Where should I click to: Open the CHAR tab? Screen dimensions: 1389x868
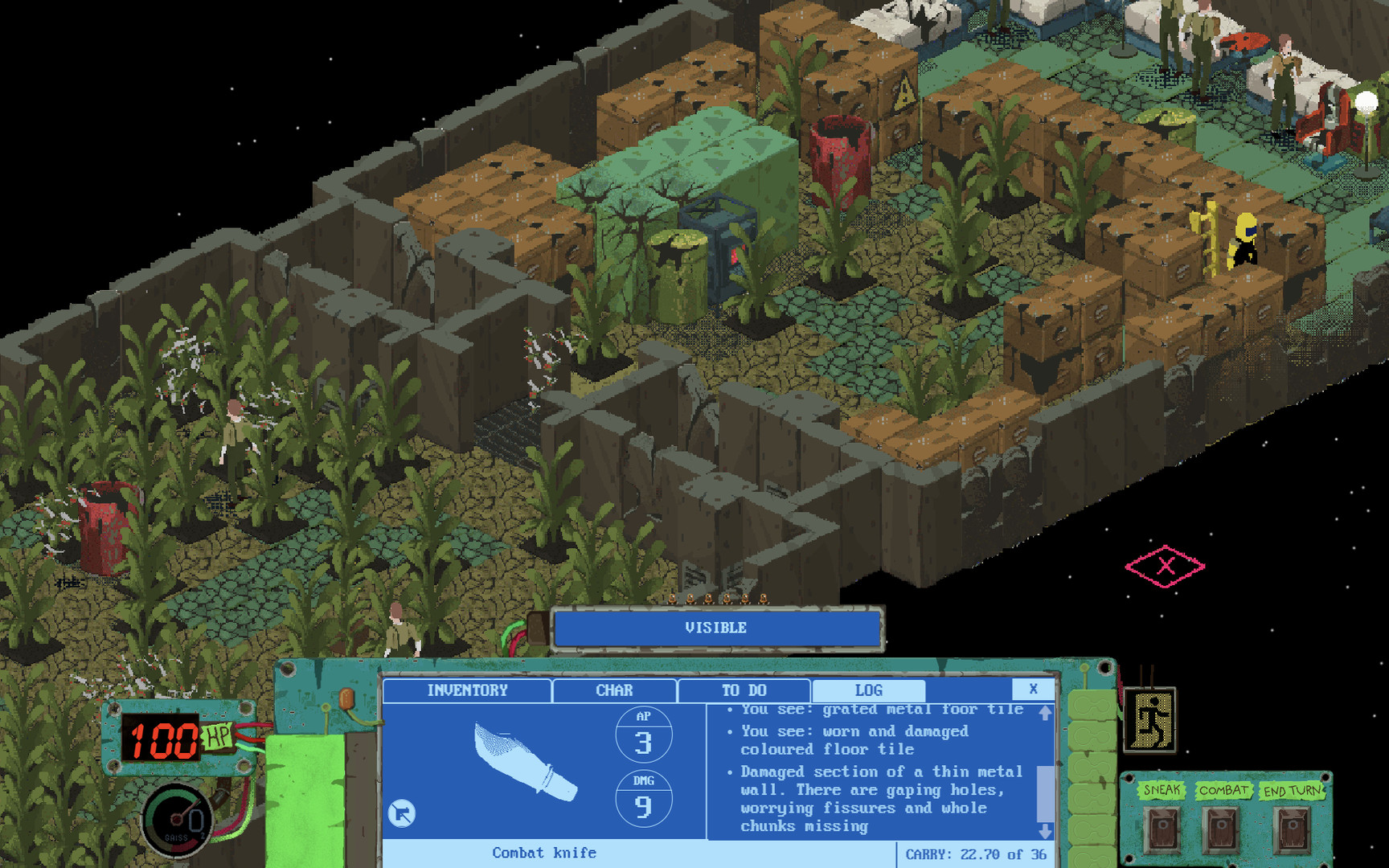point(614,690)
